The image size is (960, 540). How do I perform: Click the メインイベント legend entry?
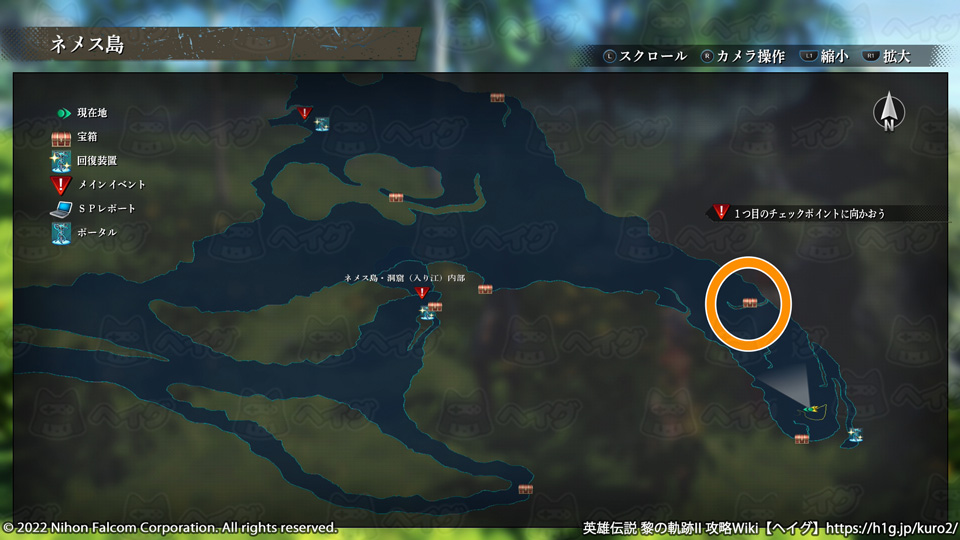[100, 184]
